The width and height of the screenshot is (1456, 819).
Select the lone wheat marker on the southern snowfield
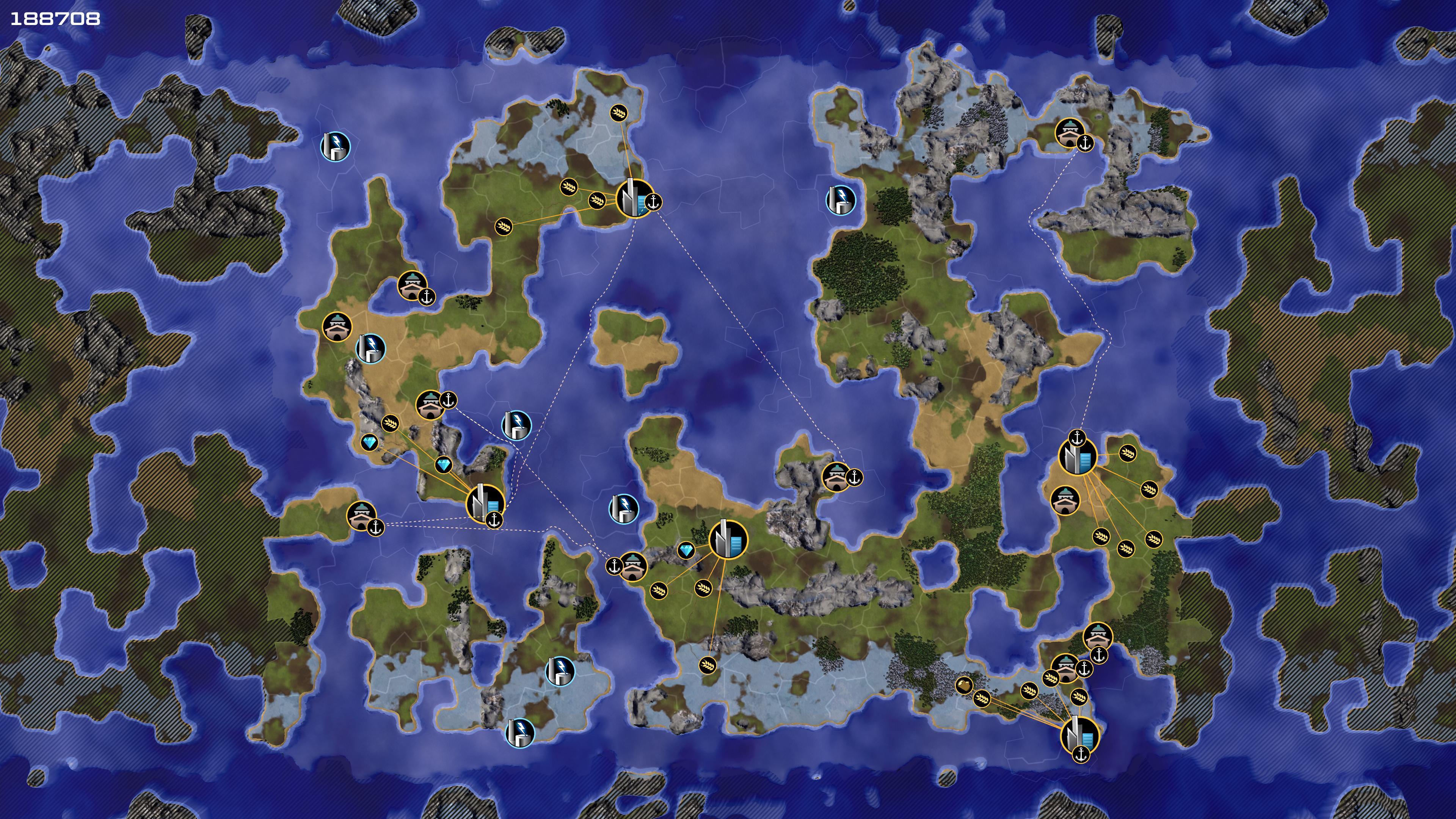coord(707,665)
